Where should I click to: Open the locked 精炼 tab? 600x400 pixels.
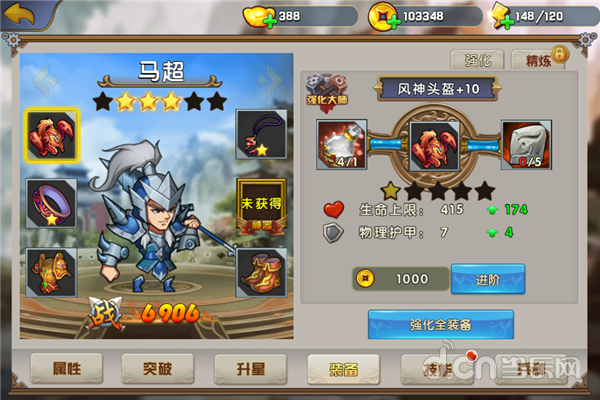tap(539, 60)
